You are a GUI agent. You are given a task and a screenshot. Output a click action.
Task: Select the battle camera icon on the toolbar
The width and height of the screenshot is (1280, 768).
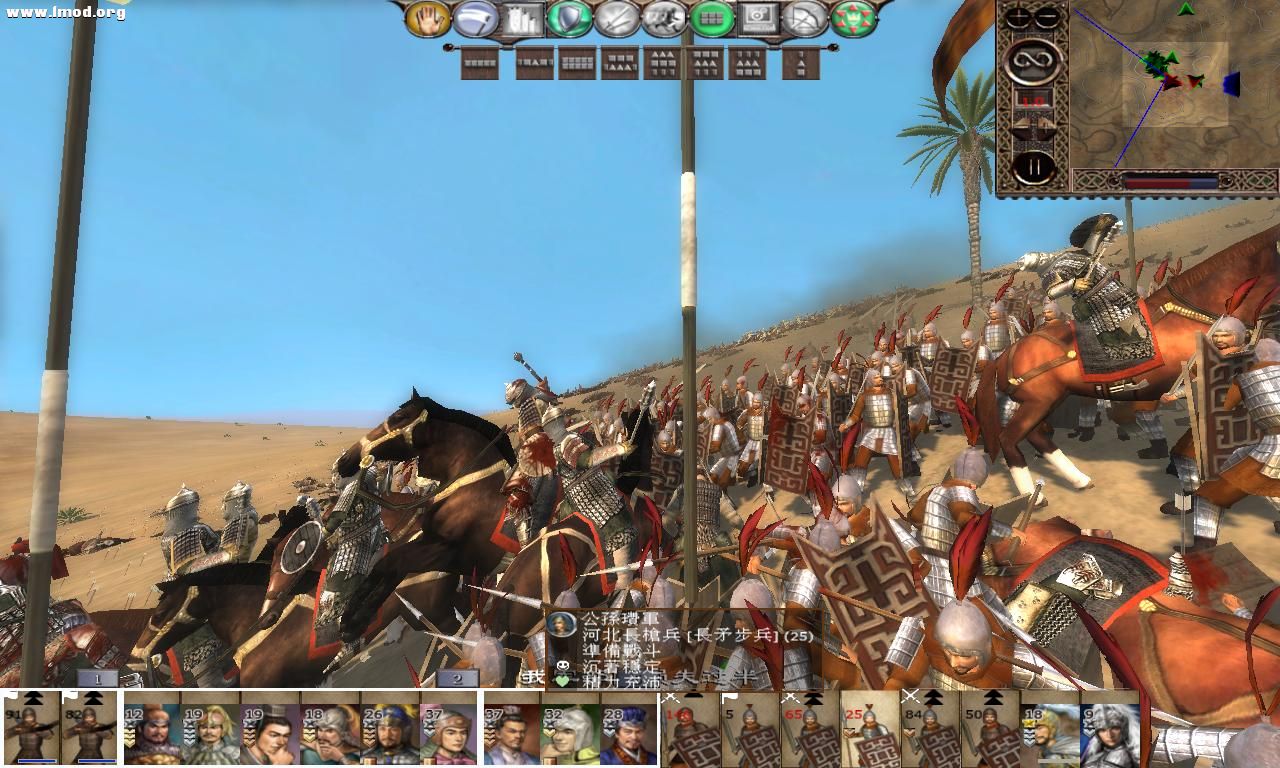pyautogui.click(x=758, y=18)
